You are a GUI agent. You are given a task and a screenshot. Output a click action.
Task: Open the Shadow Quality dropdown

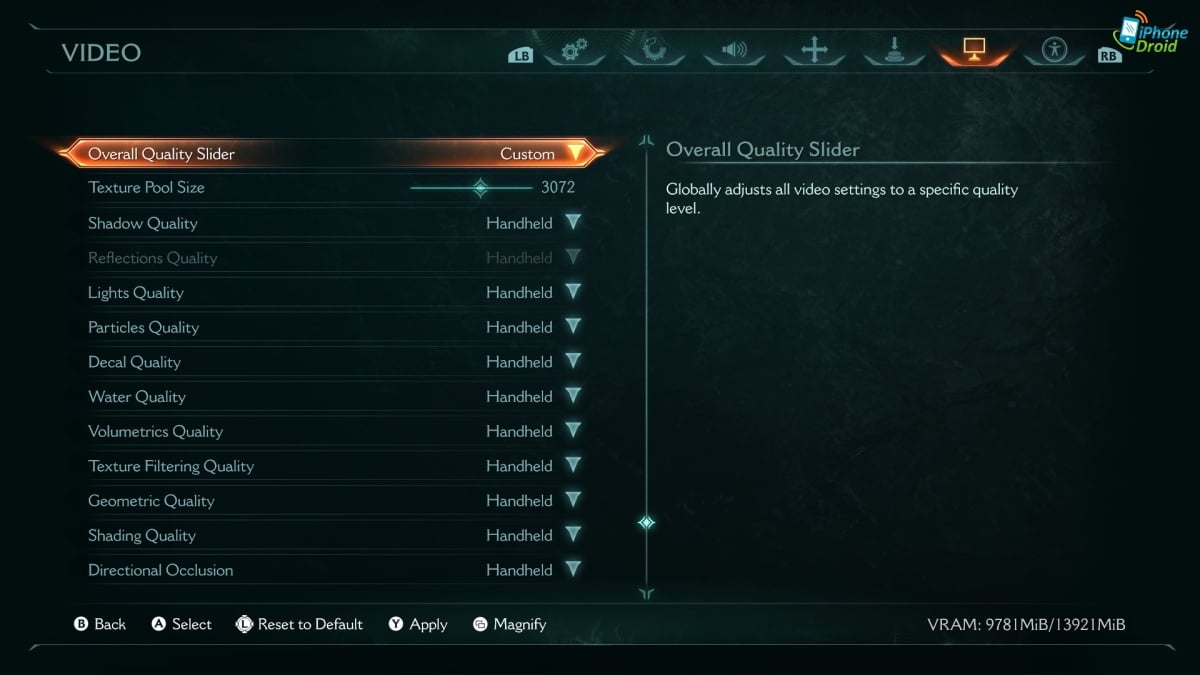(573, 223)
